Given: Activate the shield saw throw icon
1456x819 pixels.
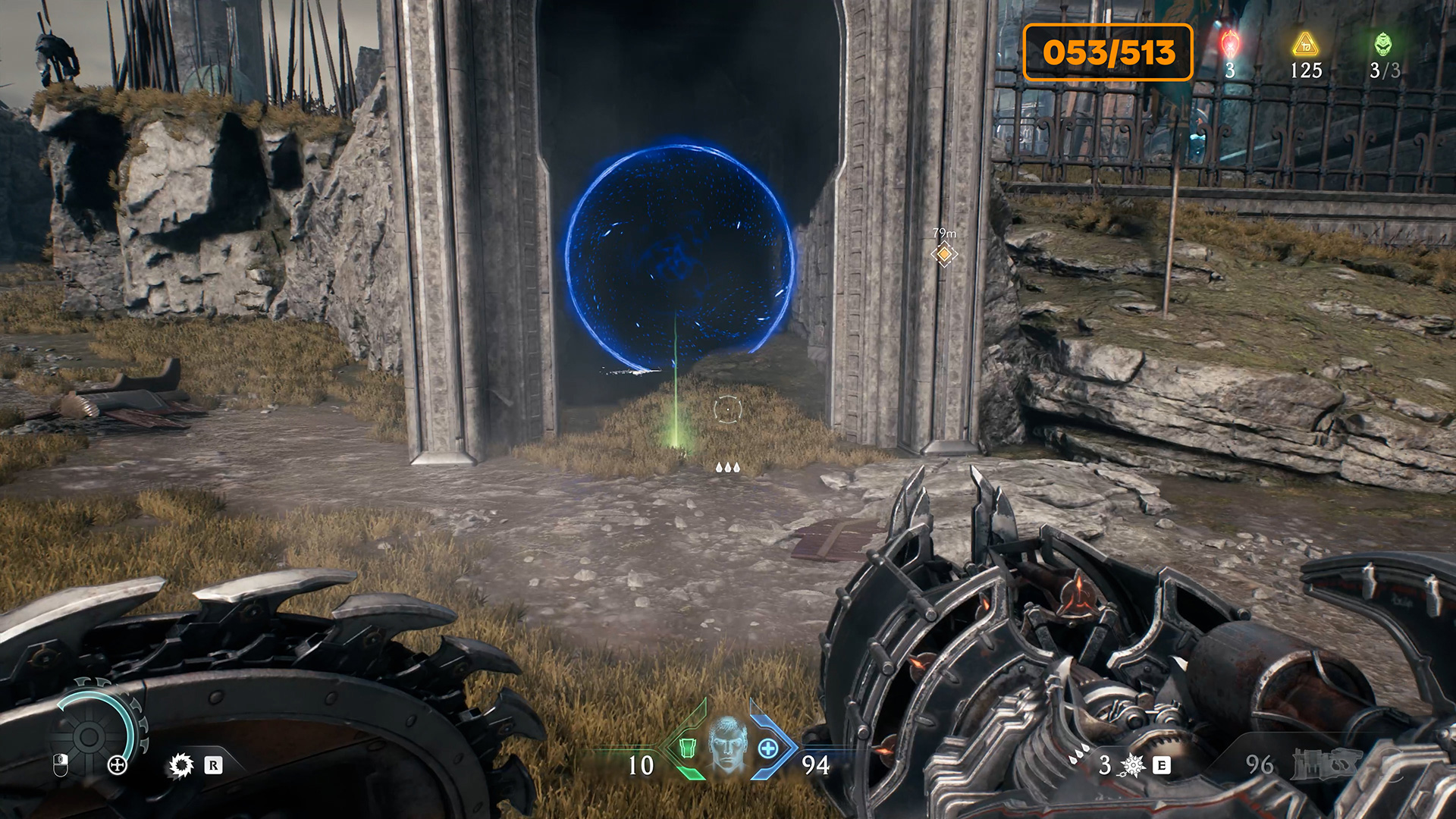Looking at the screenshot, I should [x=181, y=765].
